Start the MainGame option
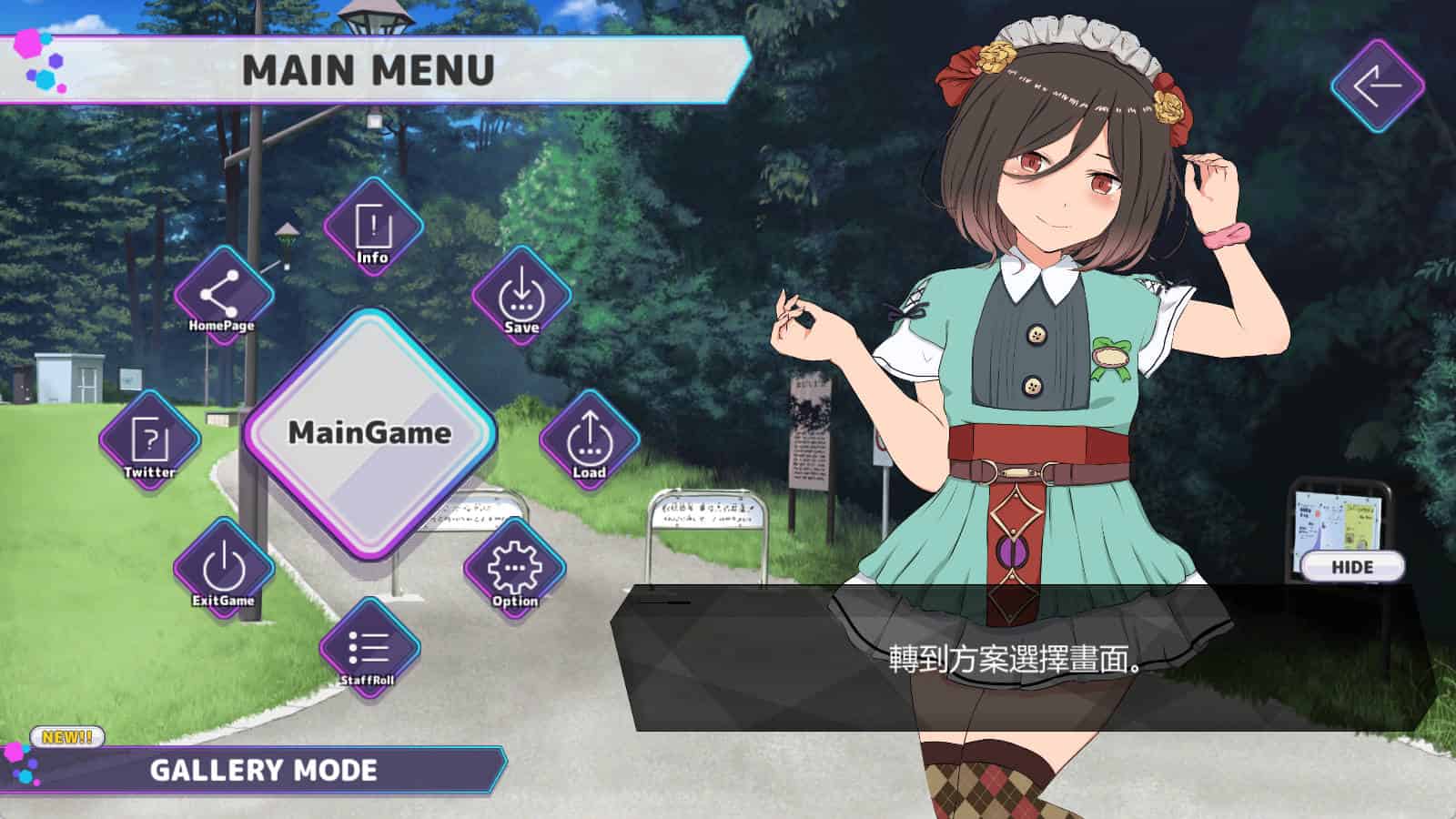This screenshot has width=1456, height=819. (369, 434)
